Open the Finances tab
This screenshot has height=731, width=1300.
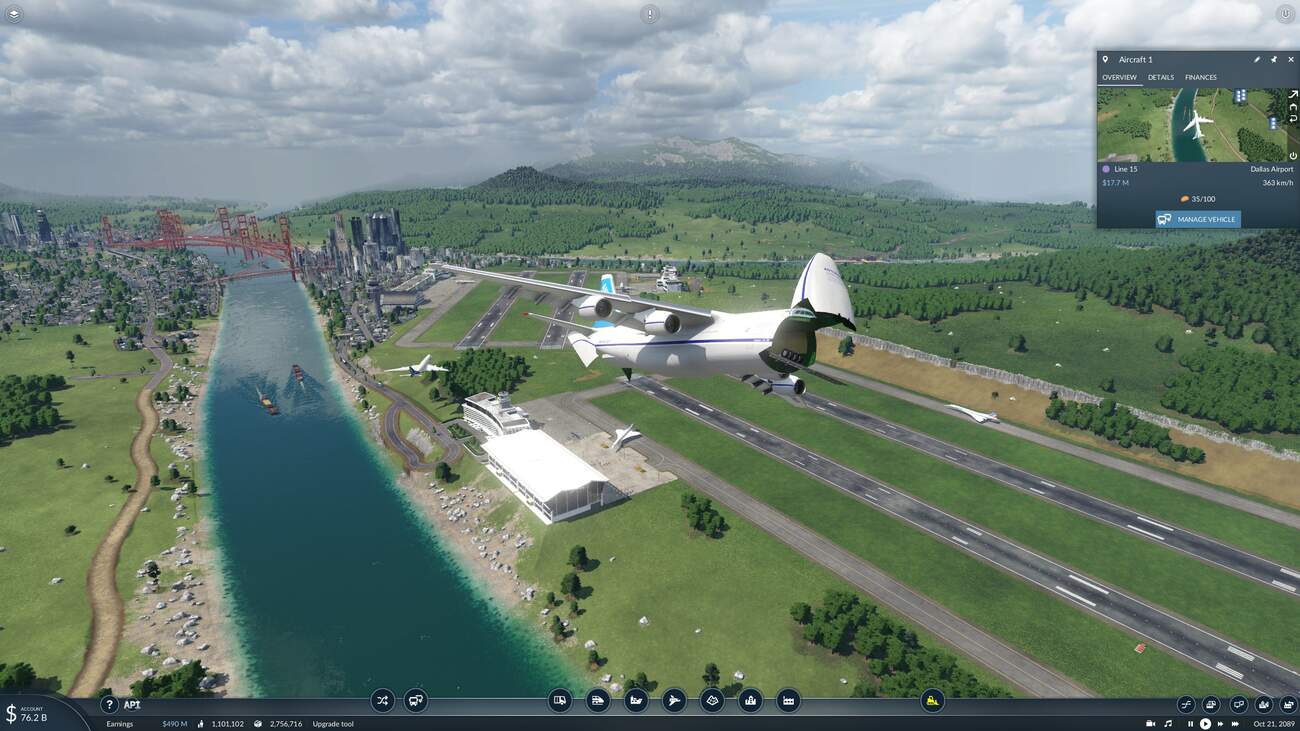[1200, 77]
